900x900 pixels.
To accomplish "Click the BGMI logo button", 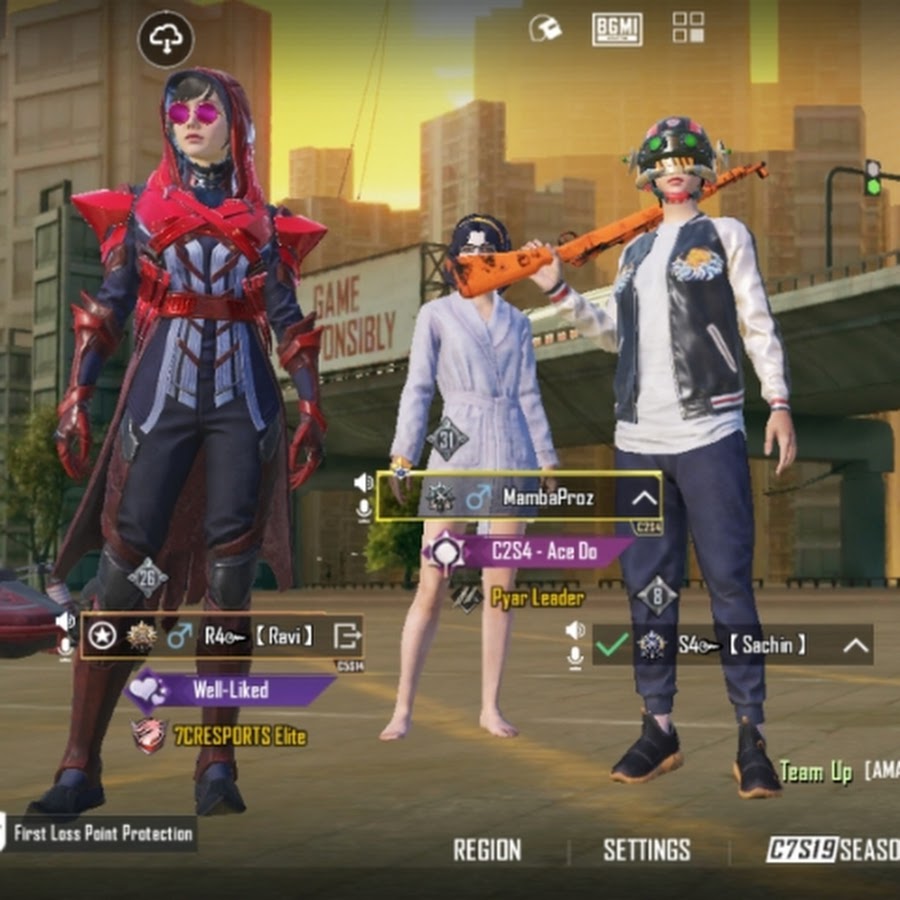I will click(x=617, y=29).
